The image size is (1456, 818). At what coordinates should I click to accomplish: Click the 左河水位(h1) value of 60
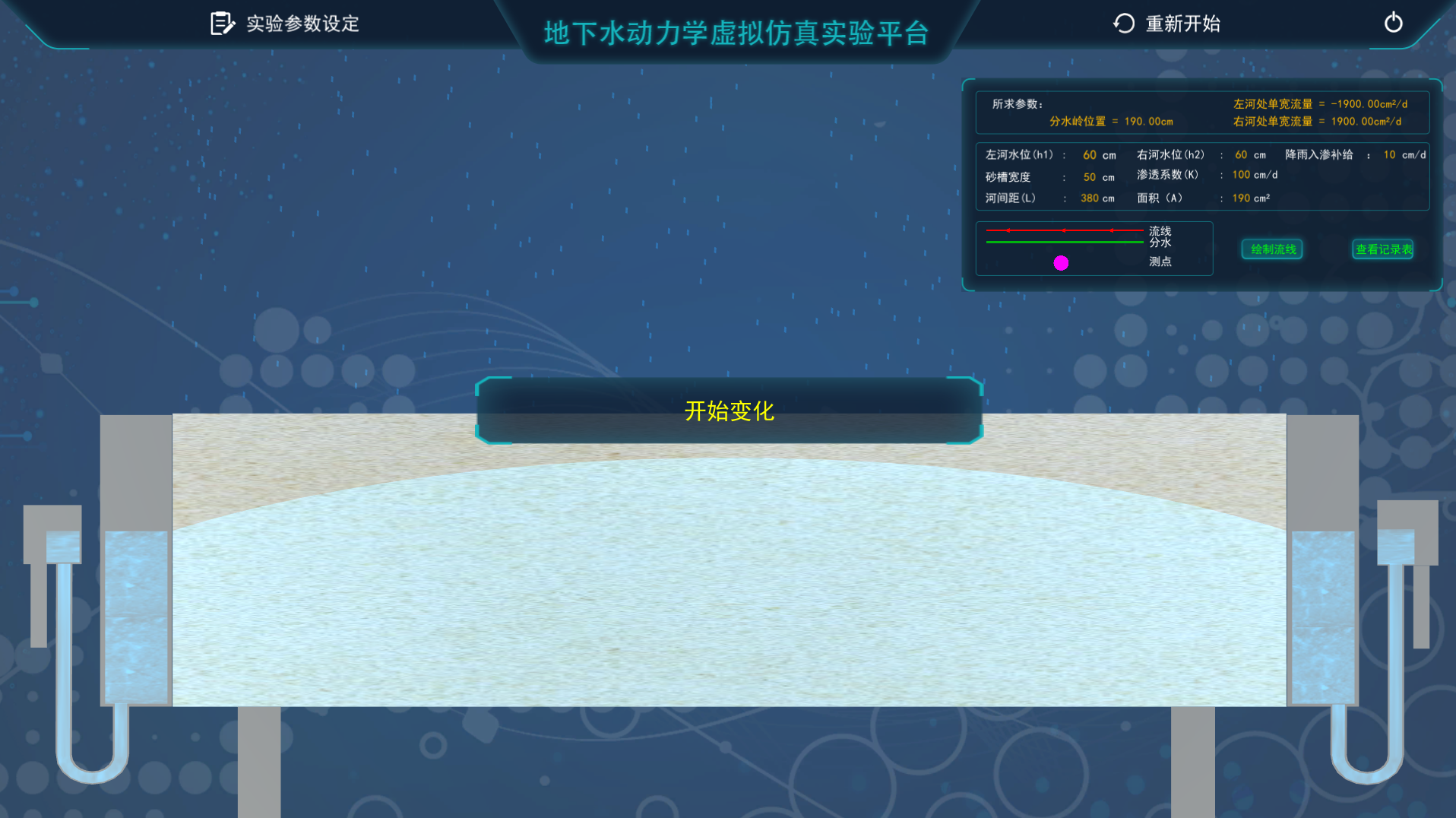[1088, 154]
